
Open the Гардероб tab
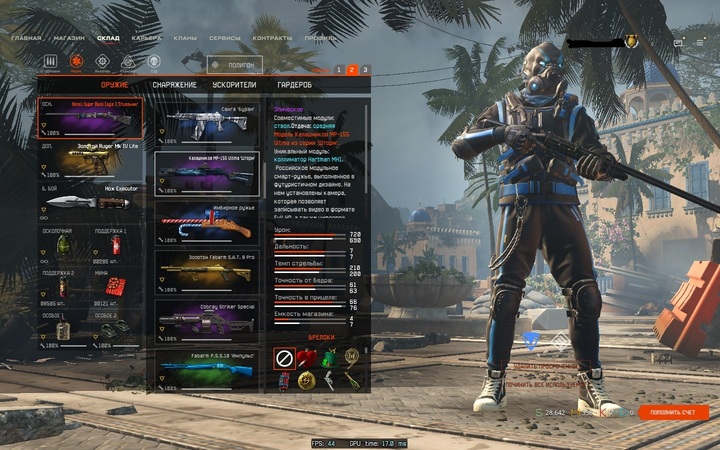(x=294, y=85)
